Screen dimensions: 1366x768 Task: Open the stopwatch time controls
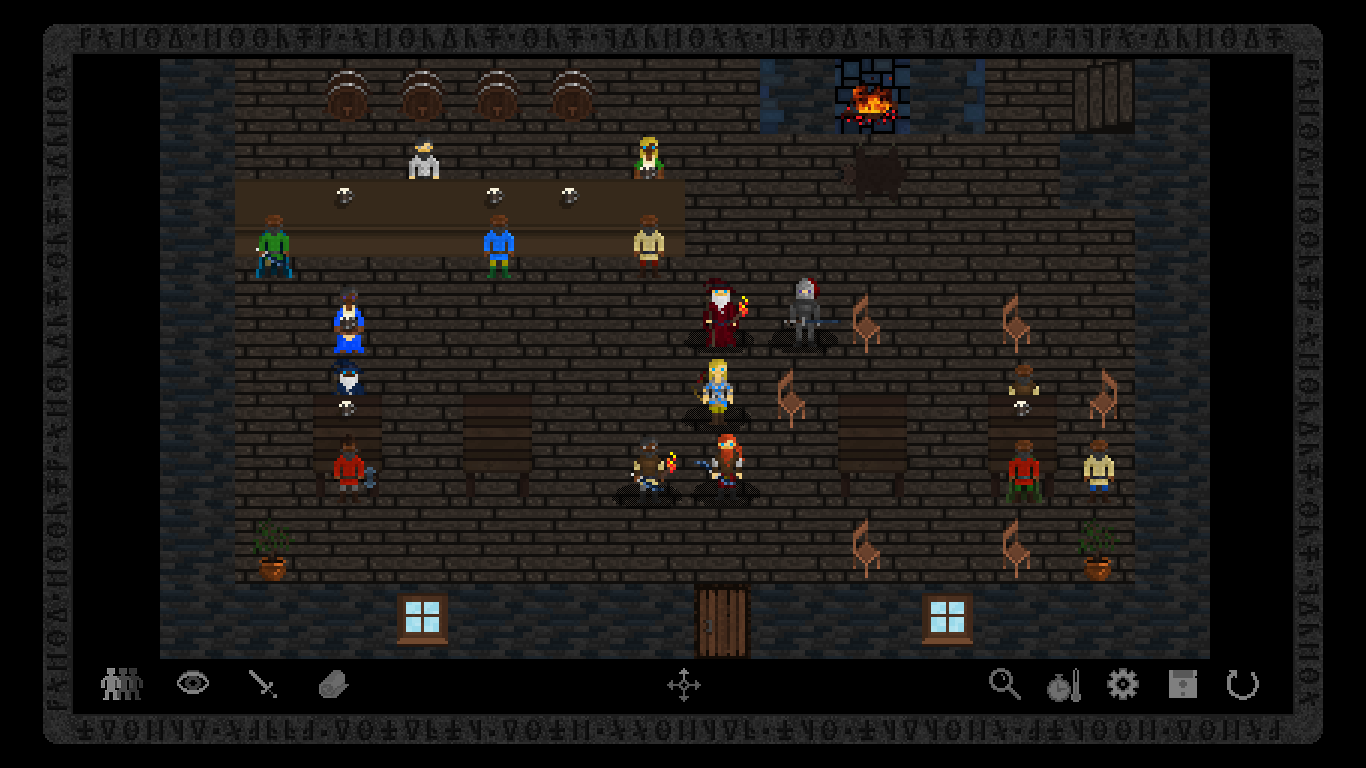pos(1063,685)
